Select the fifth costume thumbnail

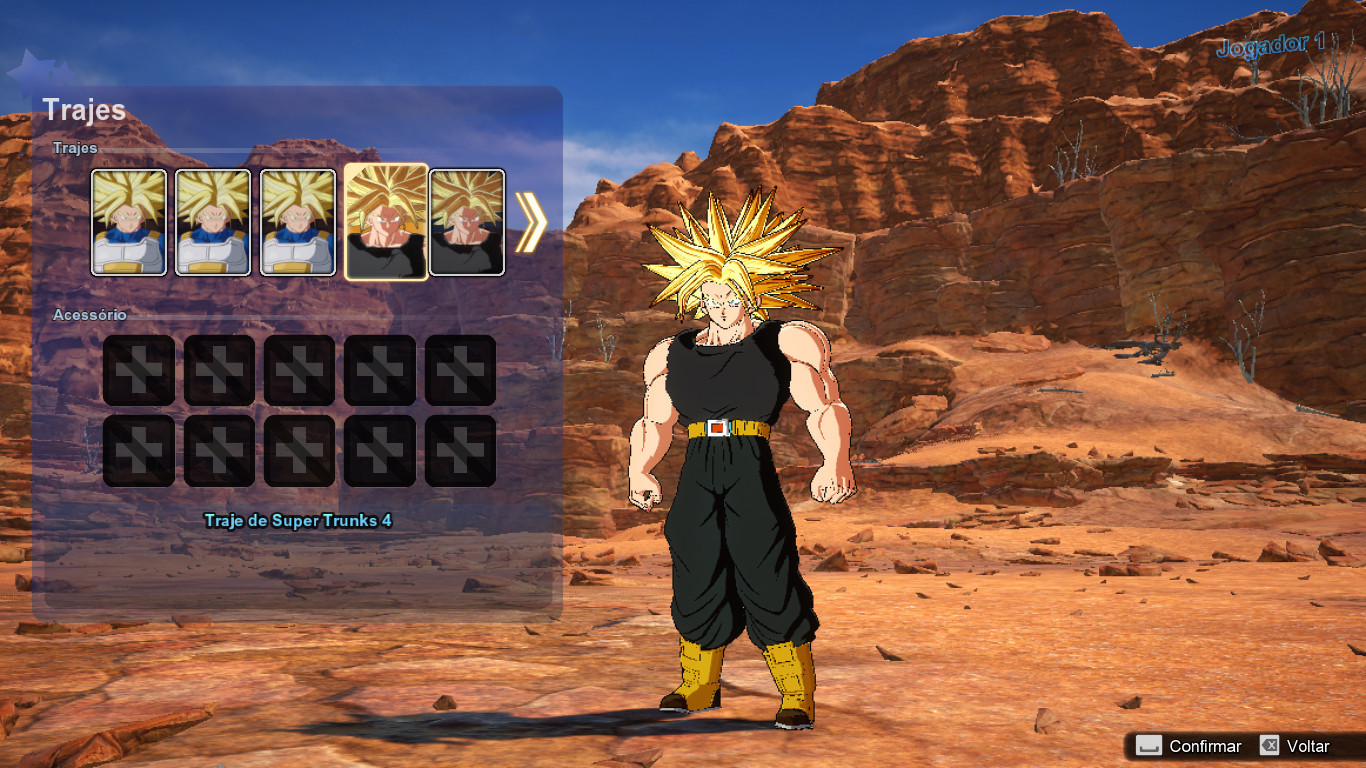point(466,220)
